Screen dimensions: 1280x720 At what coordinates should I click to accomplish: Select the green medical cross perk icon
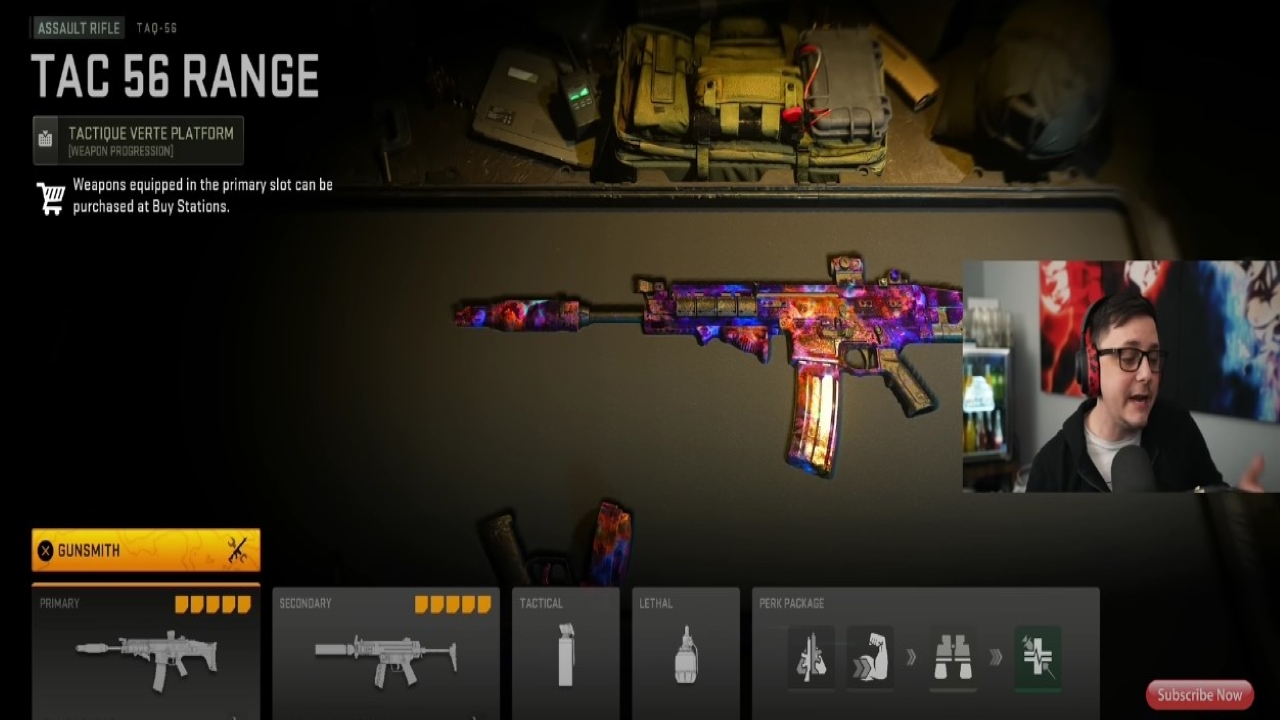tap(1036, 657)
